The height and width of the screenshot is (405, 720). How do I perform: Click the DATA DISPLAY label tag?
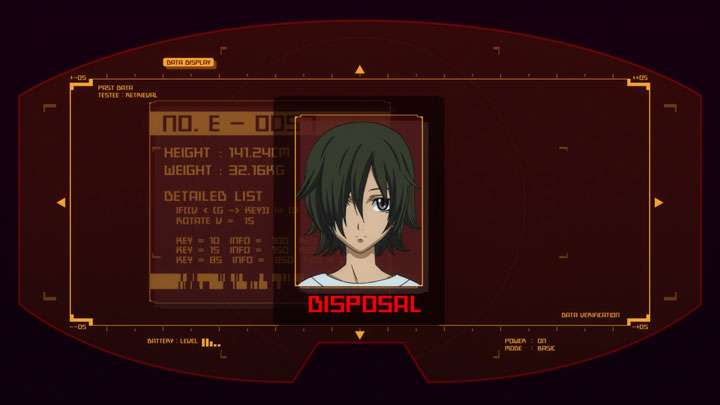pos(188,62)
